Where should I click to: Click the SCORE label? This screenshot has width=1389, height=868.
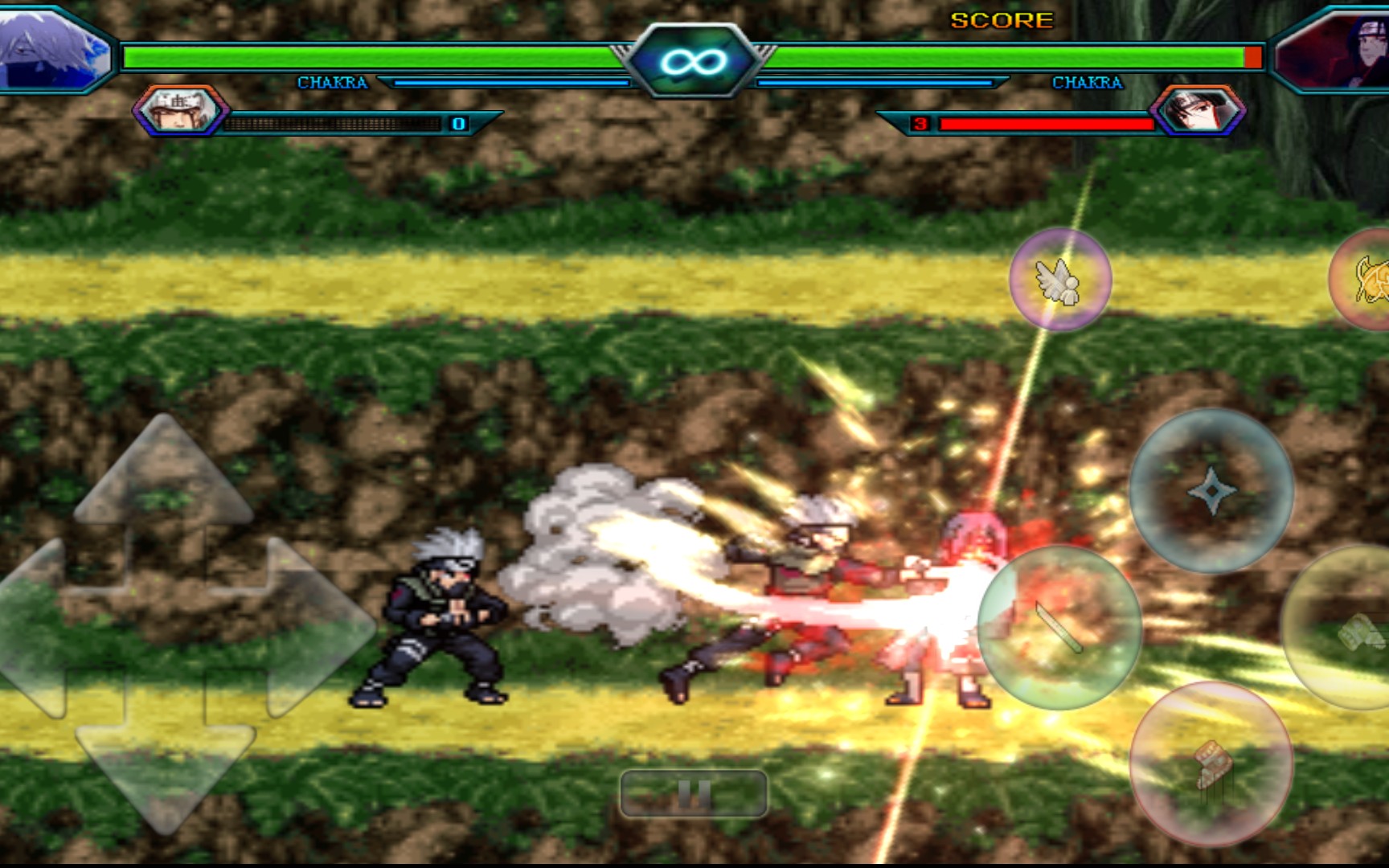click(1001, 20)
